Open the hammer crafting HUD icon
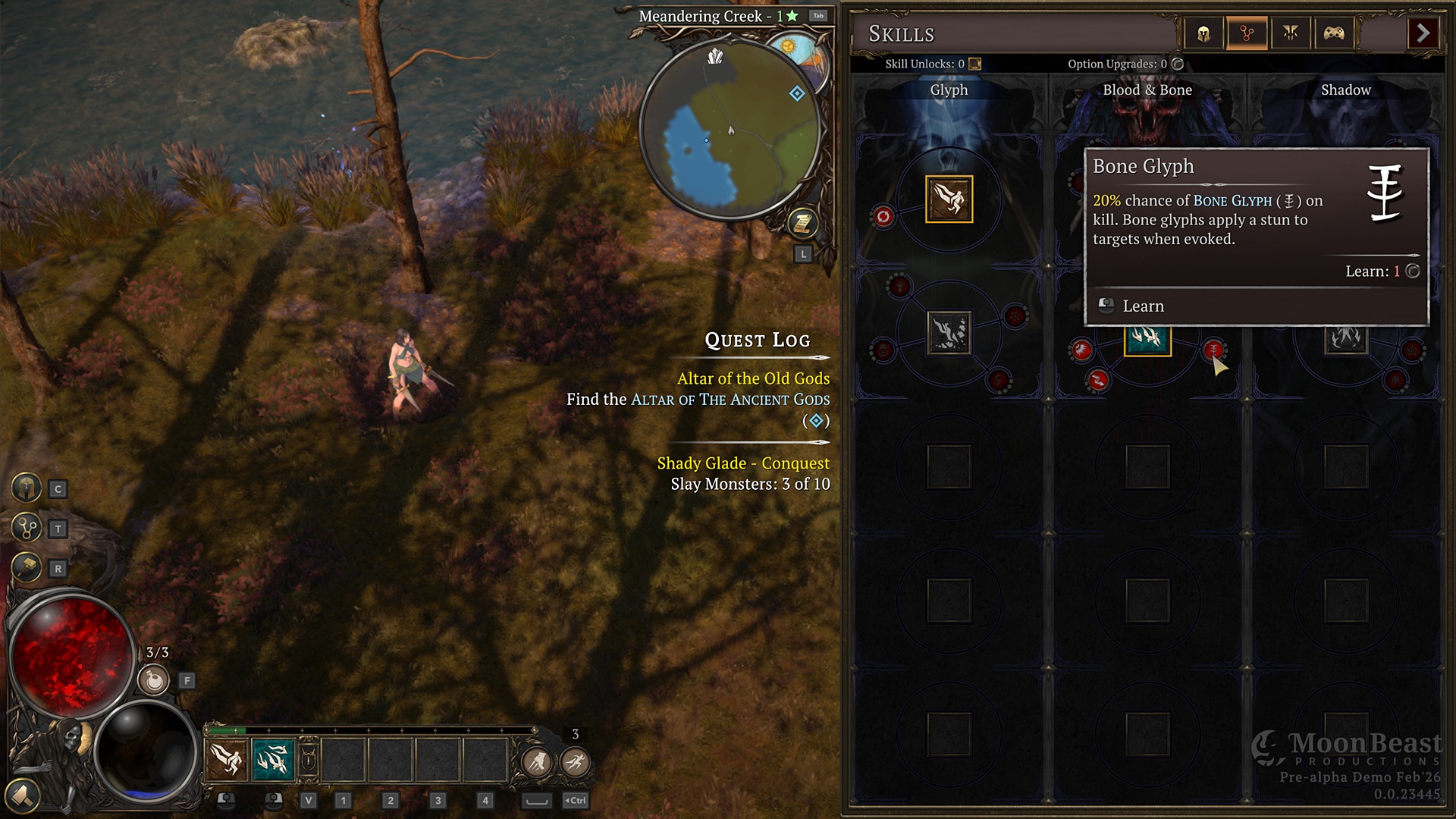This screenshot has width=1456, height=819. click(27, 567)
